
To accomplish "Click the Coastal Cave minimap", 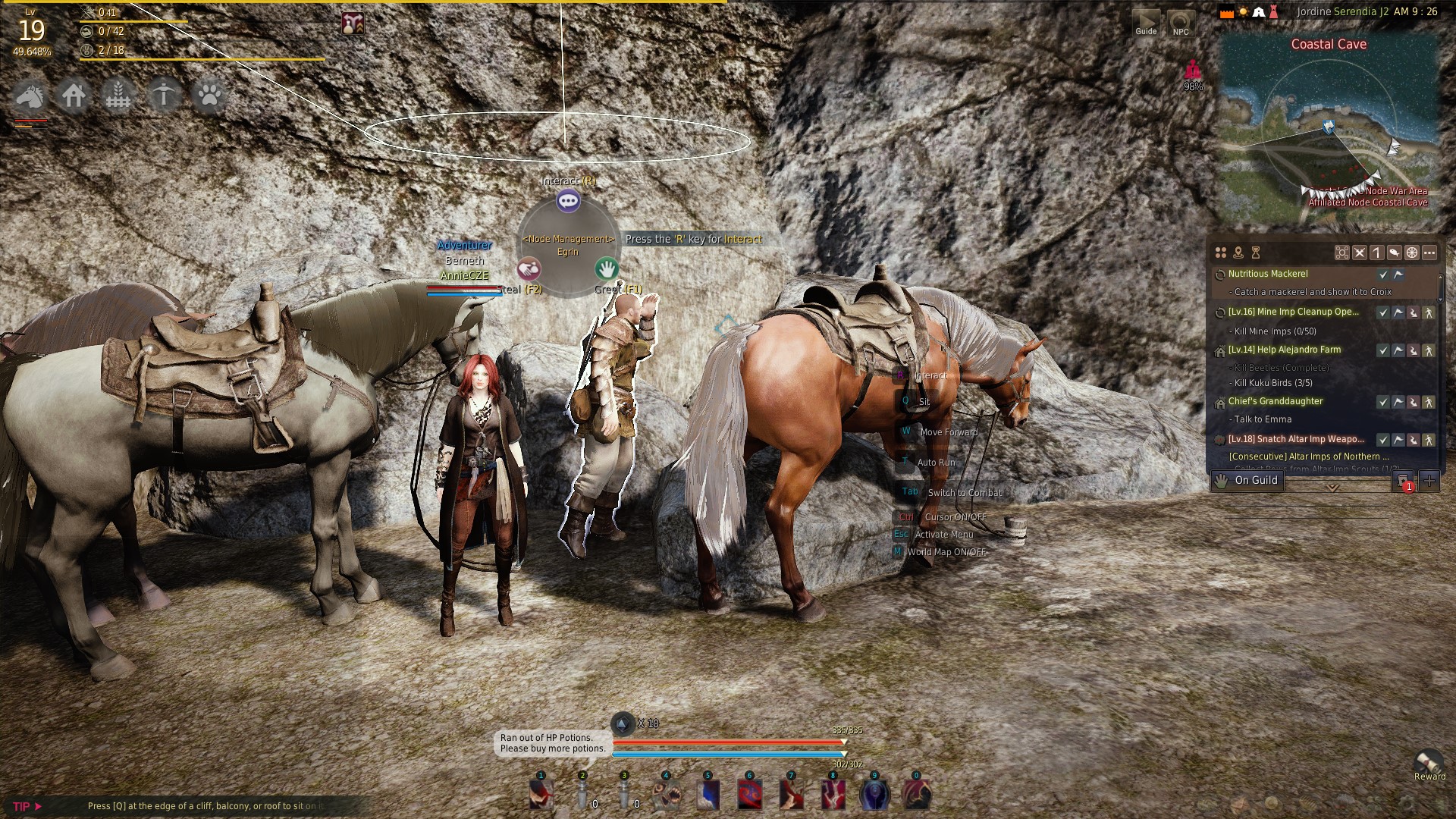I will [1329, 129].
